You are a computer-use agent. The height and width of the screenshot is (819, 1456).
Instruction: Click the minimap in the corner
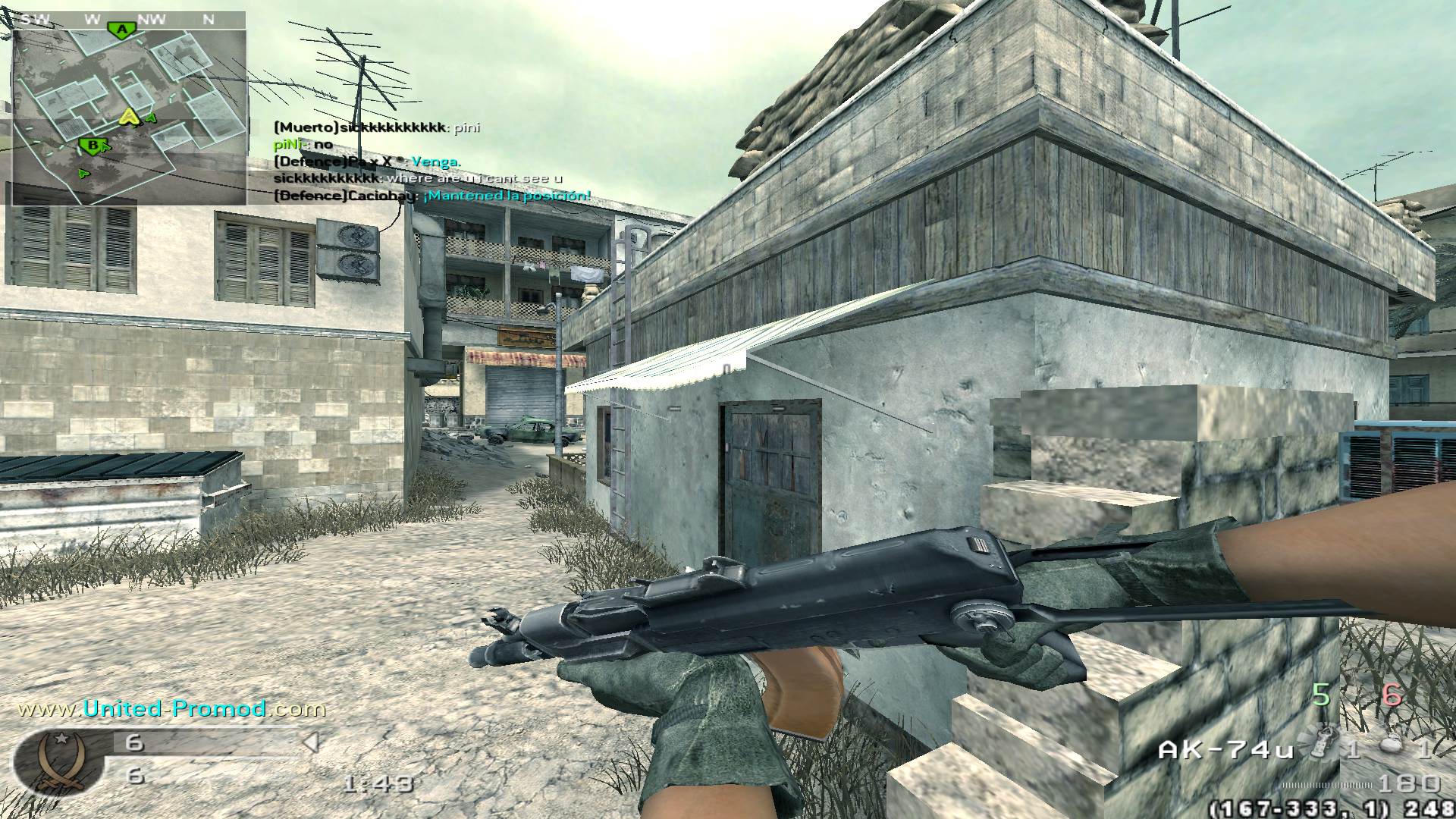(129, 114)
